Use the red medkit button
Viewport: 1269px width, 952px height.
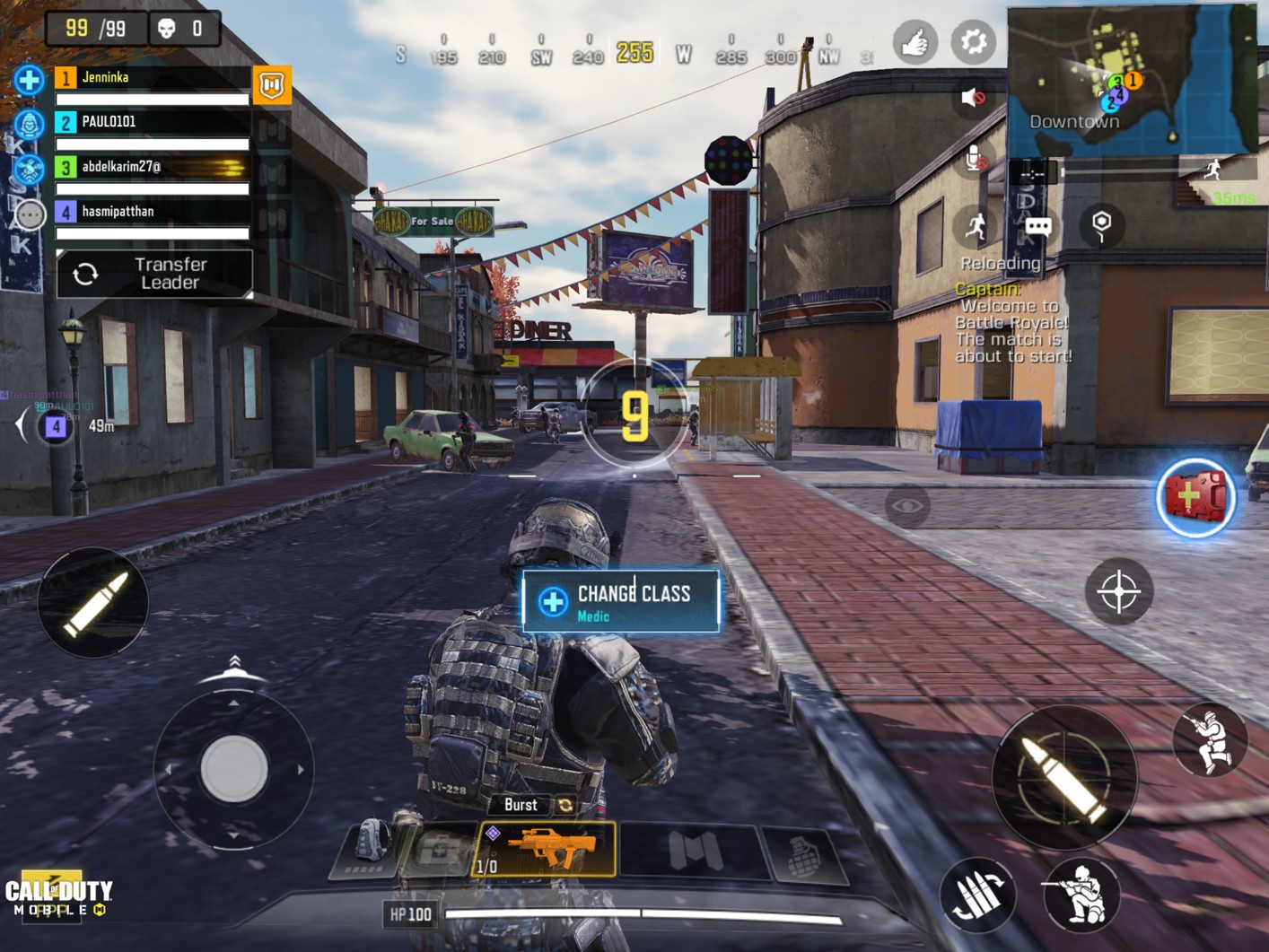(x=1195, y=498)
